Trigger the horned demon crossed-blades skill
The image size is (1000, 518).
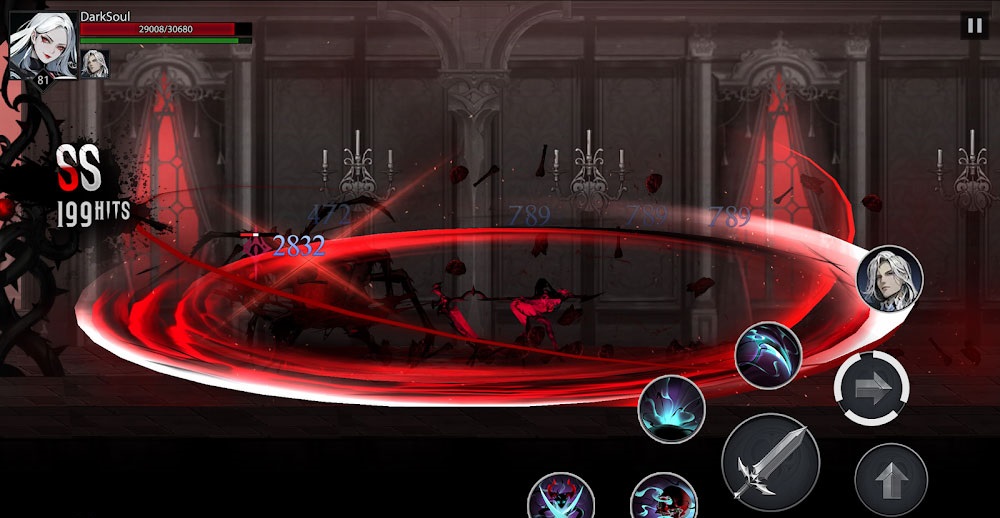561,497
